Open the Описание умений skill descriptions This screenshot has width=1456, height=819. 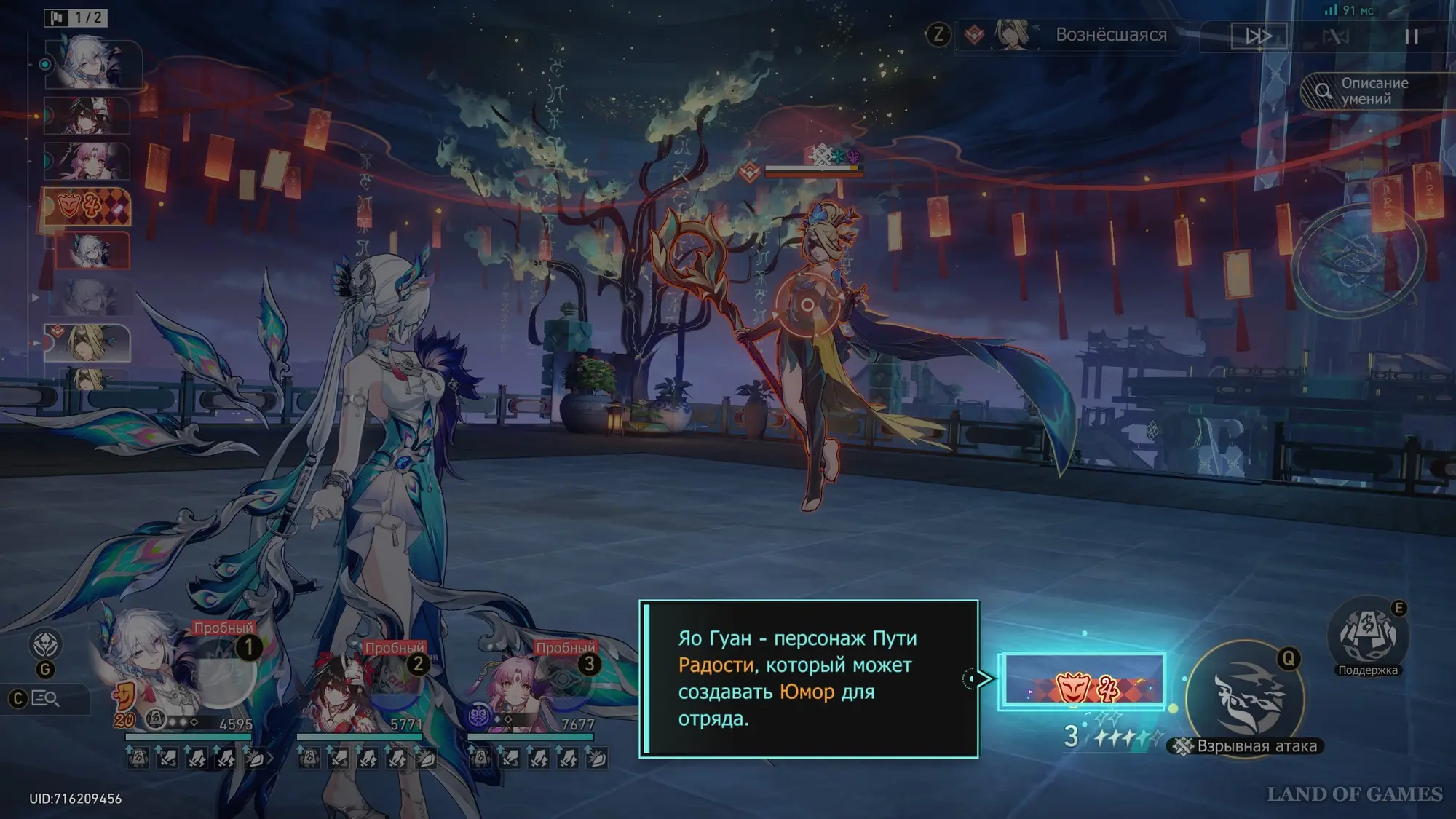coord(1374,92)
